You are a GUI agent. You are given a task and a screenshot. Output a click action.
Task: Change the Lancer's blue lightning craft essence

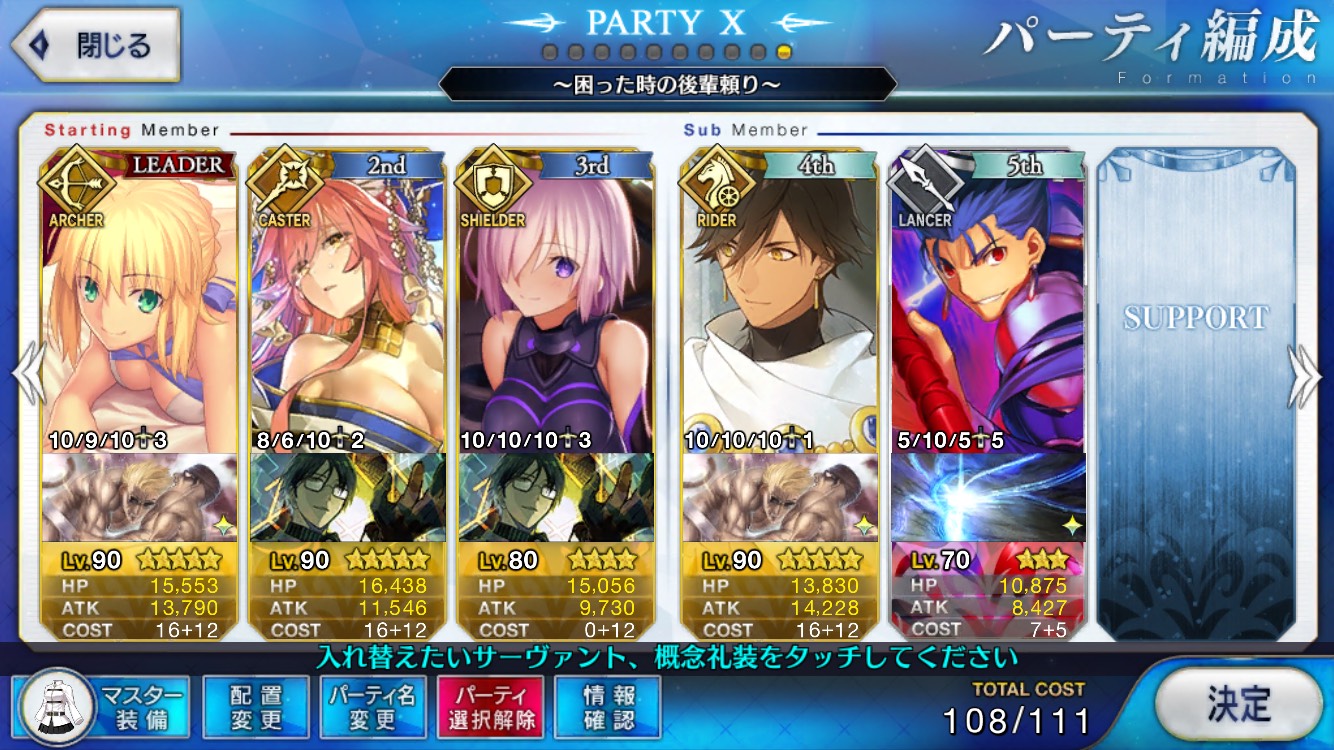coord(987,497)
